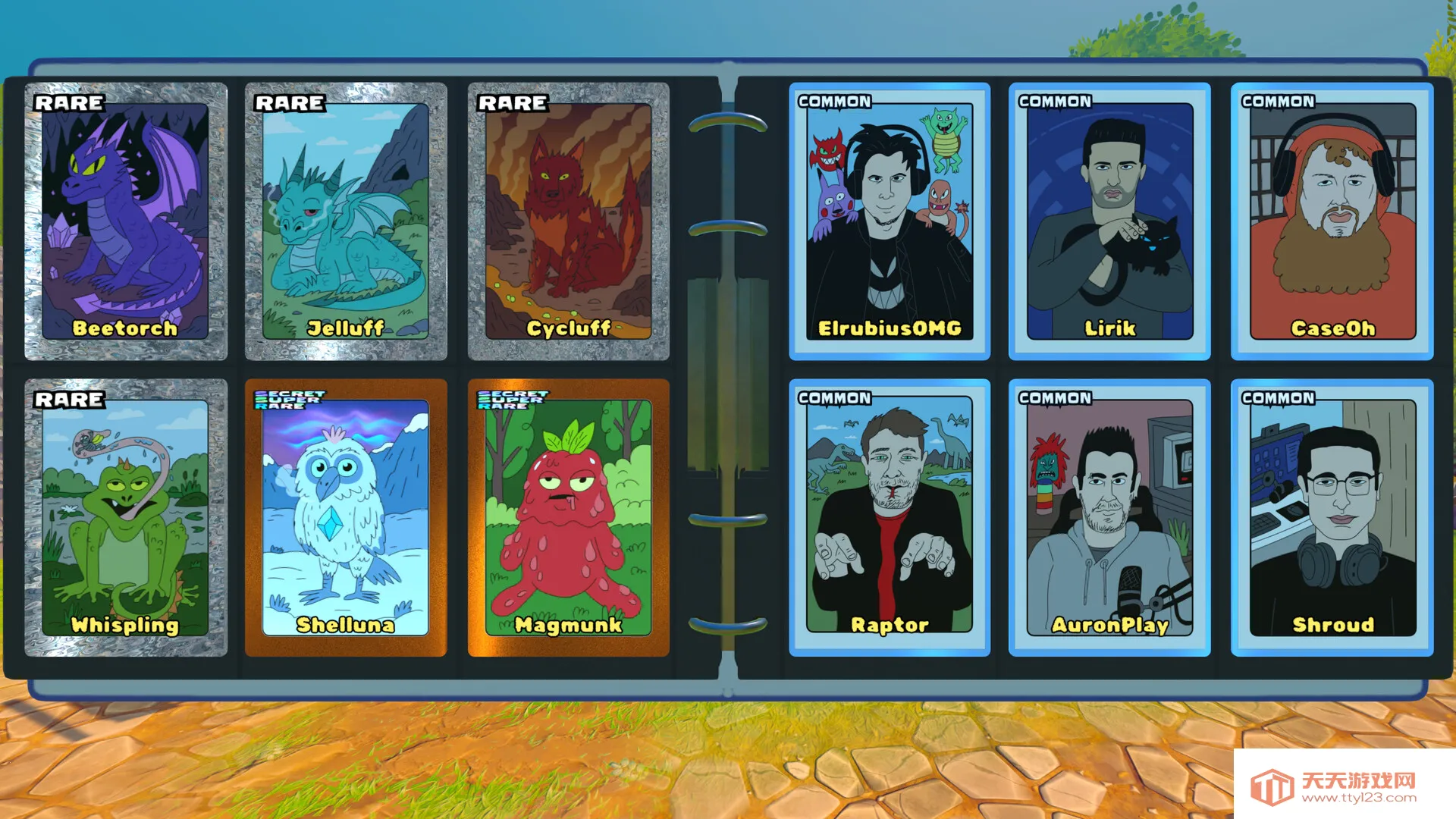
Task: Pick the CaseOh common card
Action: click(x=1332, y=221)
